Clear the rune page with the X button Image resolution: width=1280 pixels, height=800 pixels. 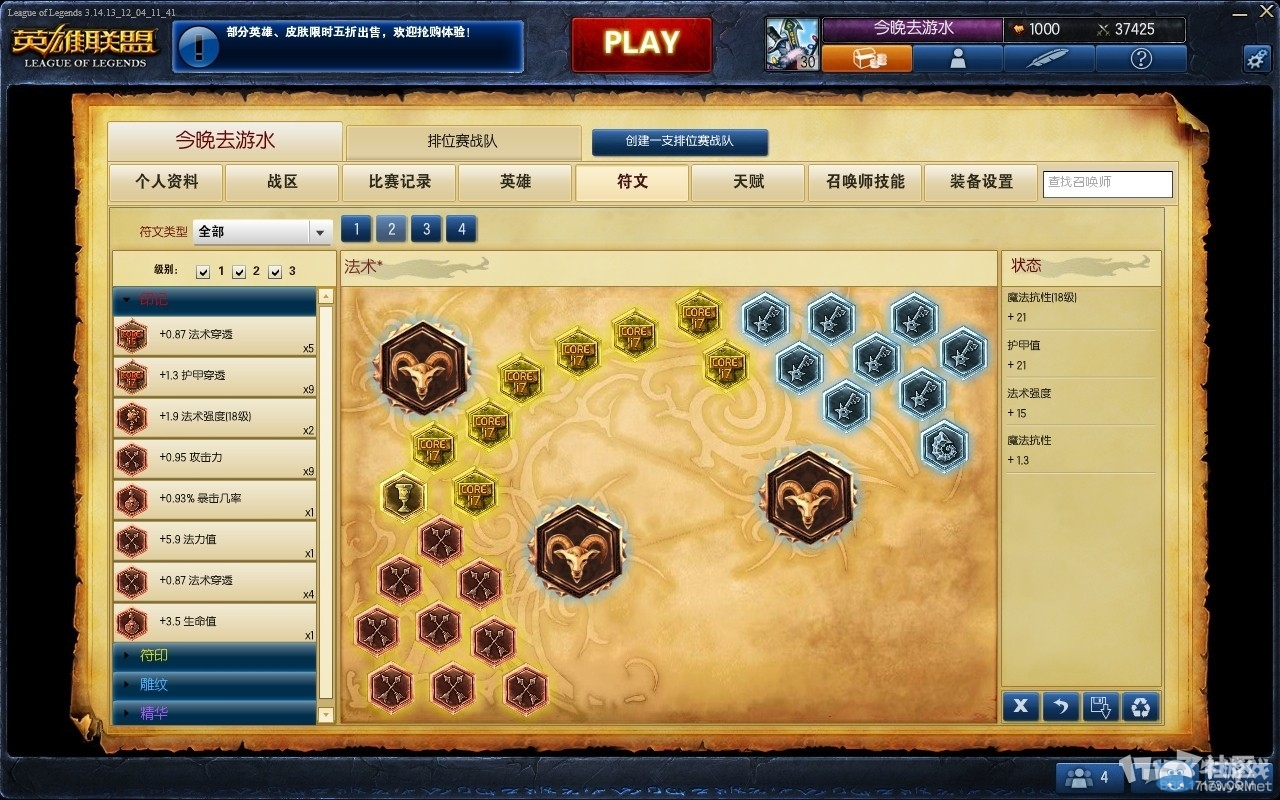(x=1020, y=706)
